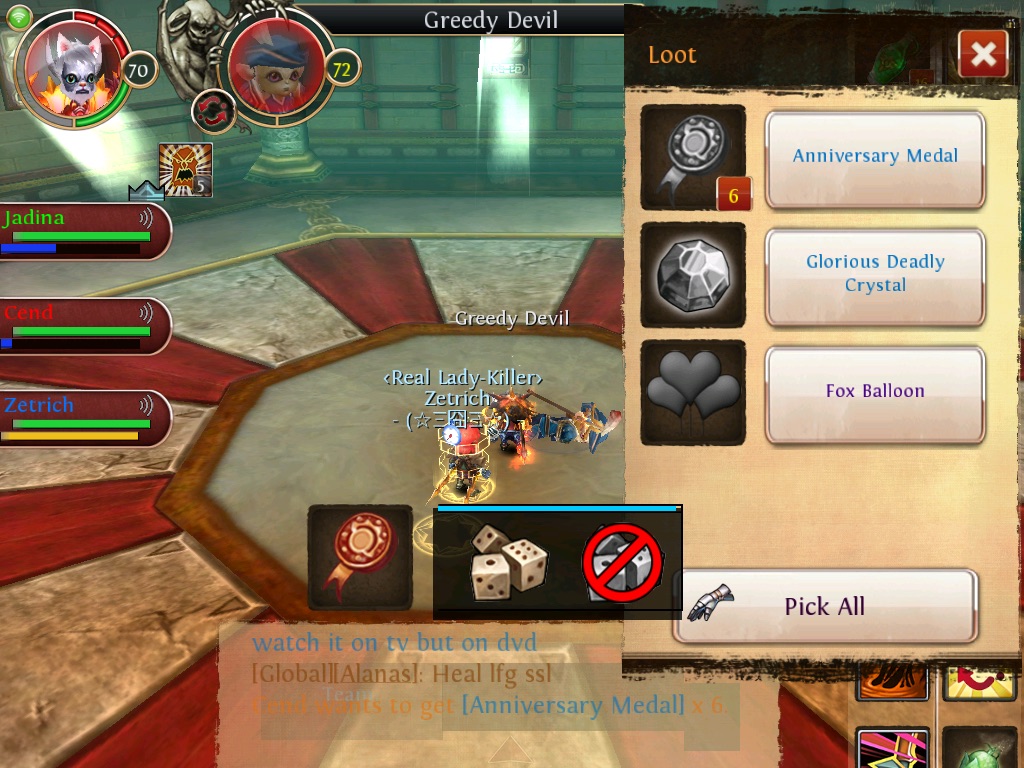Close the Loot window
This screenshot has width=1024, height=768.
(x=982, y=54)
